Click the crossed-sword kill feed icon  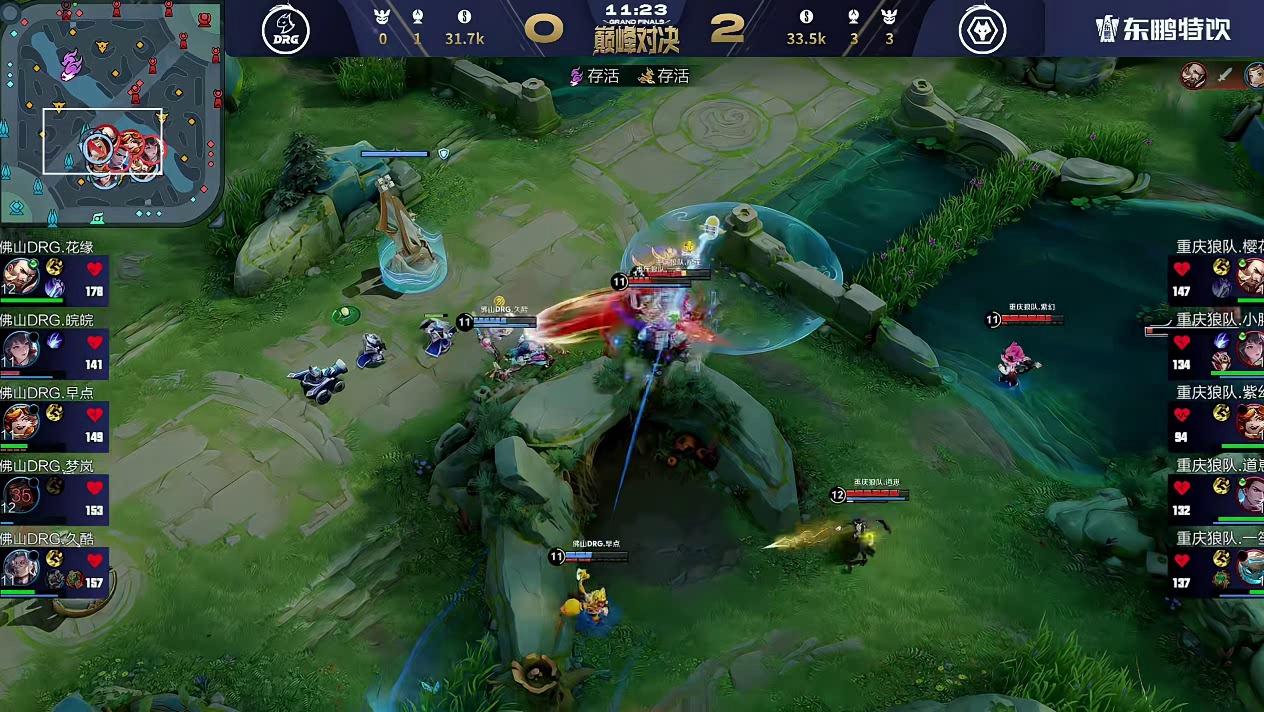click(x=1224, y=75)
